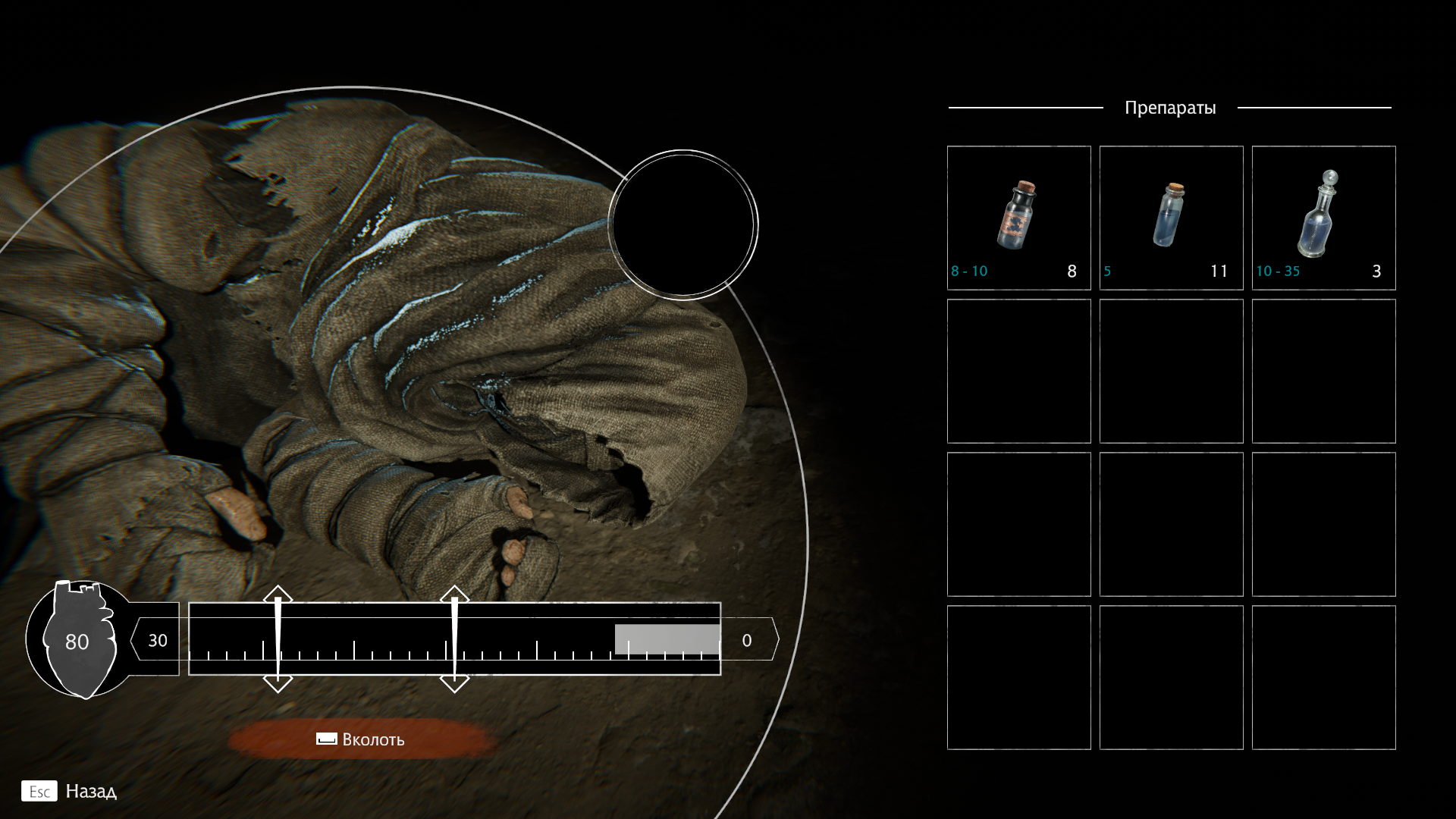This screenshot has height=819, width=1456.
Task: Pick the glass decanter with stopper
Action: pos(1323,218)
